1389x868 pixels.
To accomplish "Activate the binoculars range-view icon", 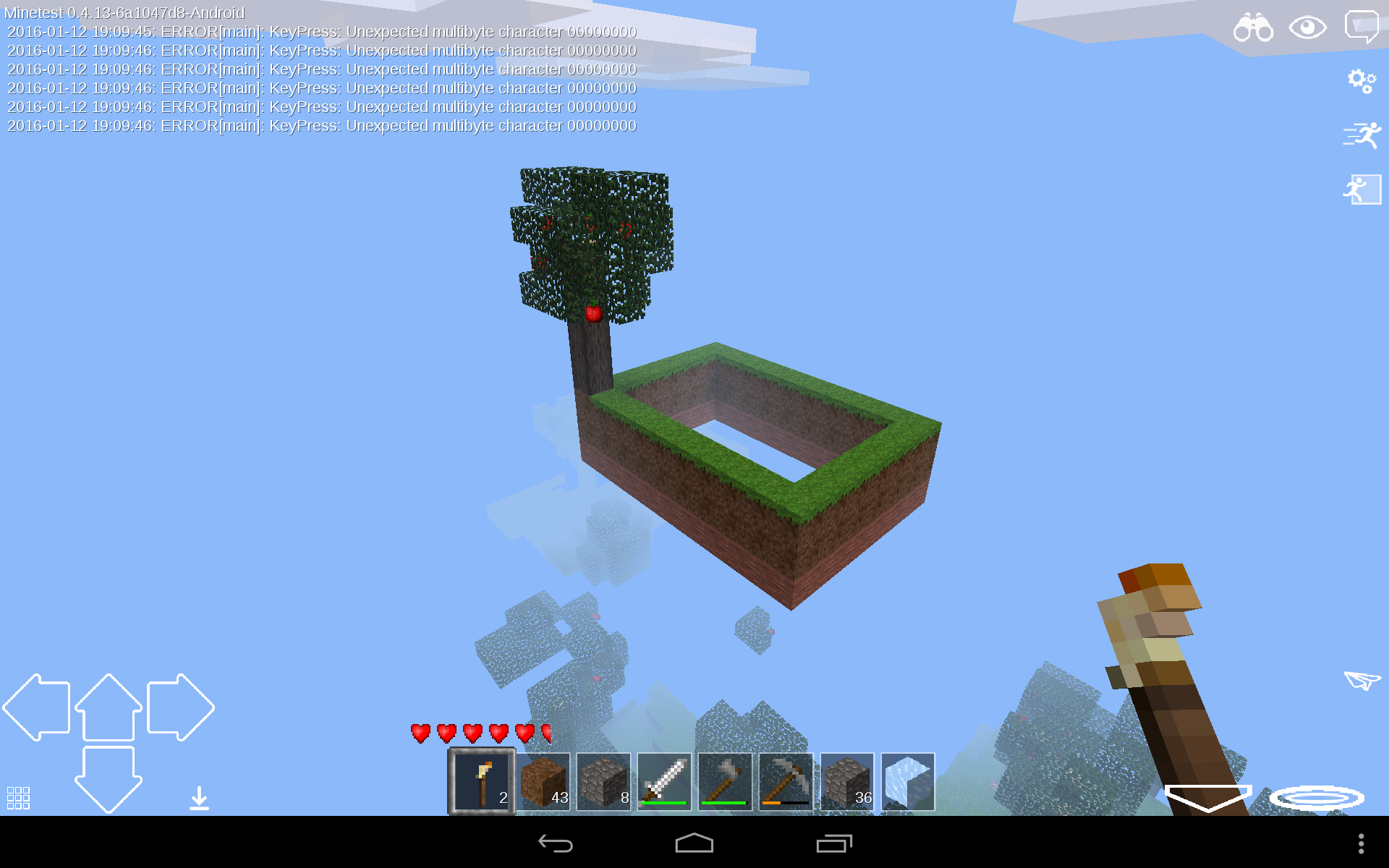I will (1252, 27).
